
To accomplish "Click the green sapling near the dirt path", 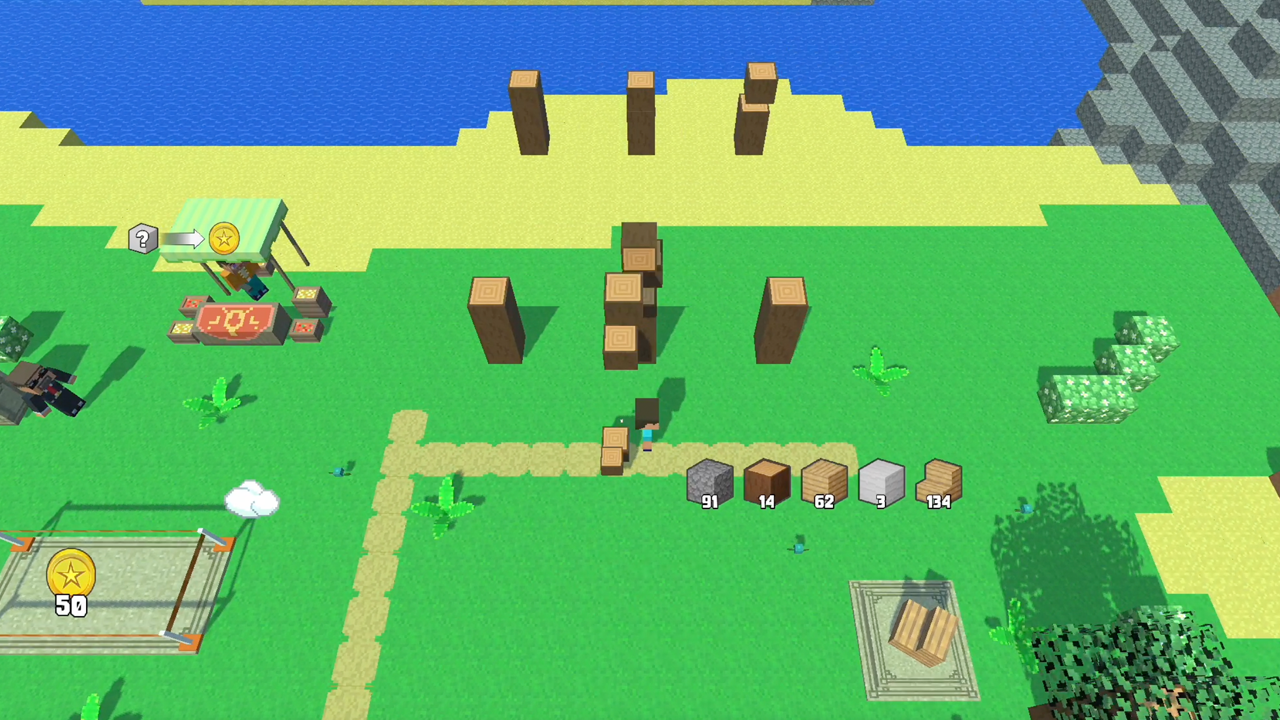I will coord(445,505).
